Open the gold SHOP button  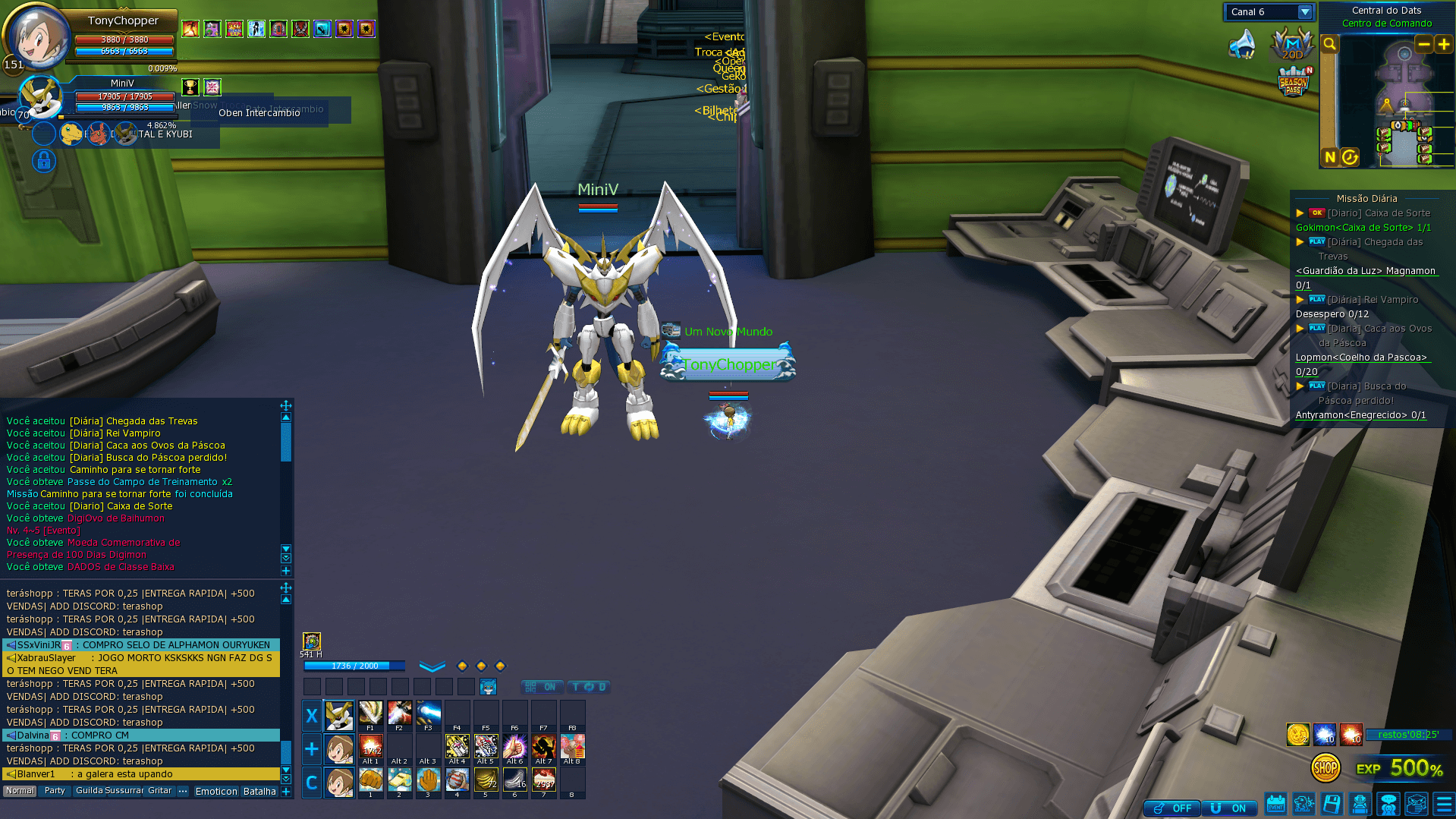point(1325,768)
